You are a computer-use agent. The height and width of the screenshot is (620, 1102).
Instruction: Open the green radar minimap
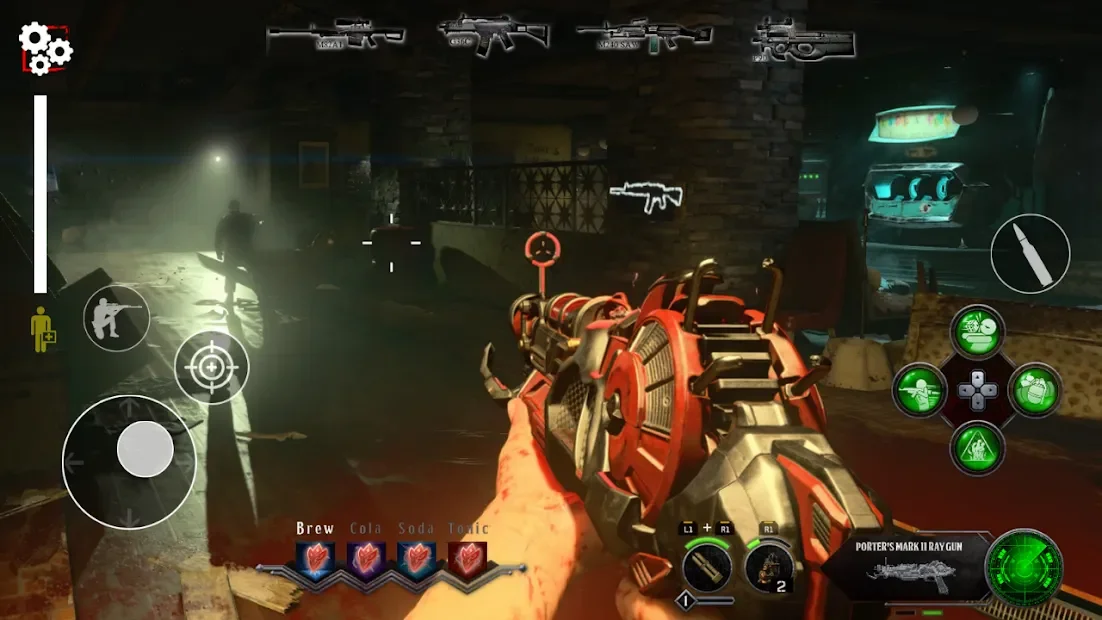coord(1023,568)
